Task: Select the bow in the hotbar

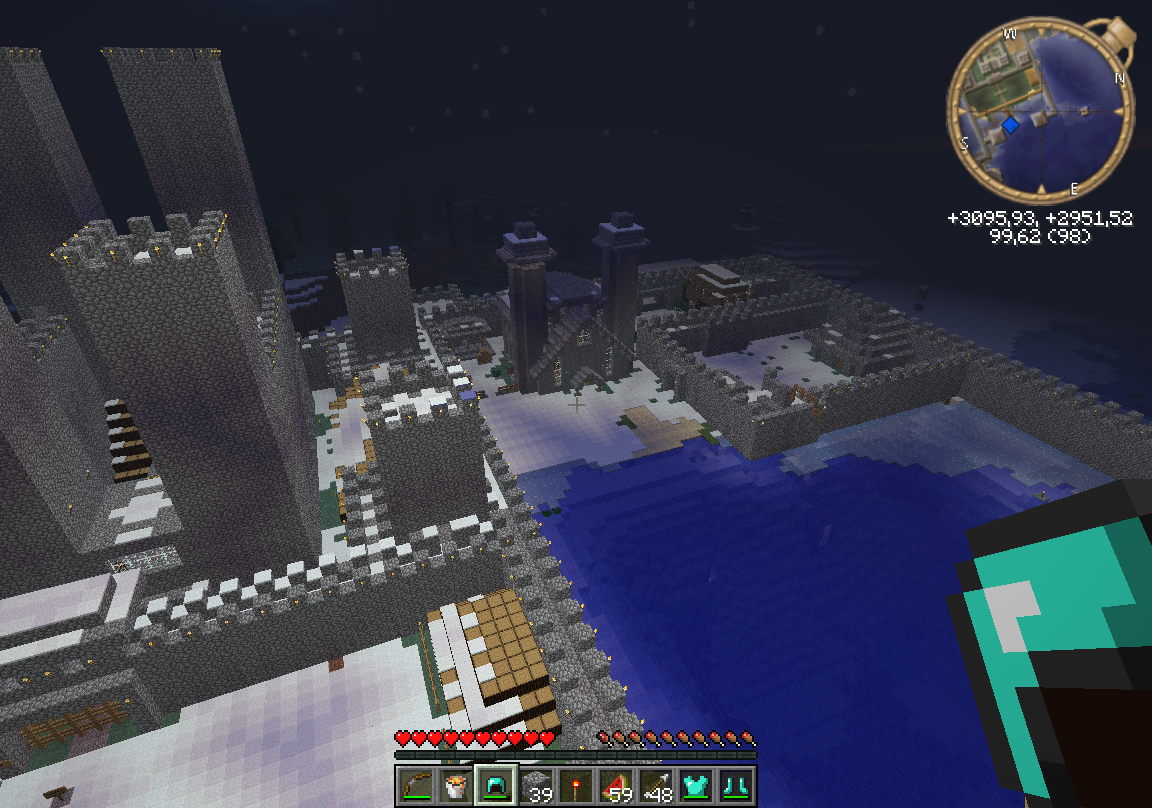Action: pyautogui.click(x=414, y=786)
